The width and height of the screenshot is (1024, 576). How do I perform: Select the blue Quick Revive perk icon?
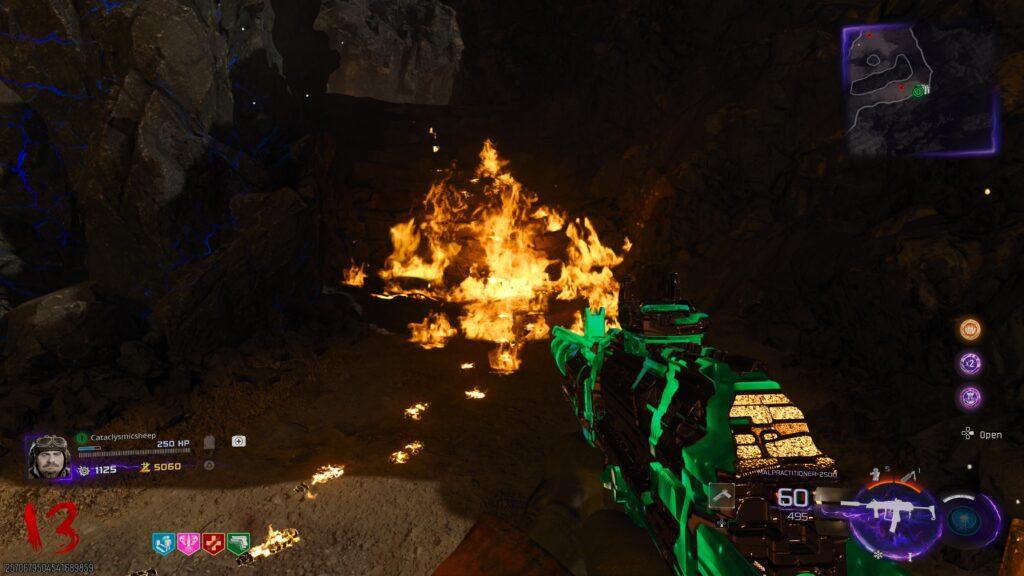click(163, 543)
